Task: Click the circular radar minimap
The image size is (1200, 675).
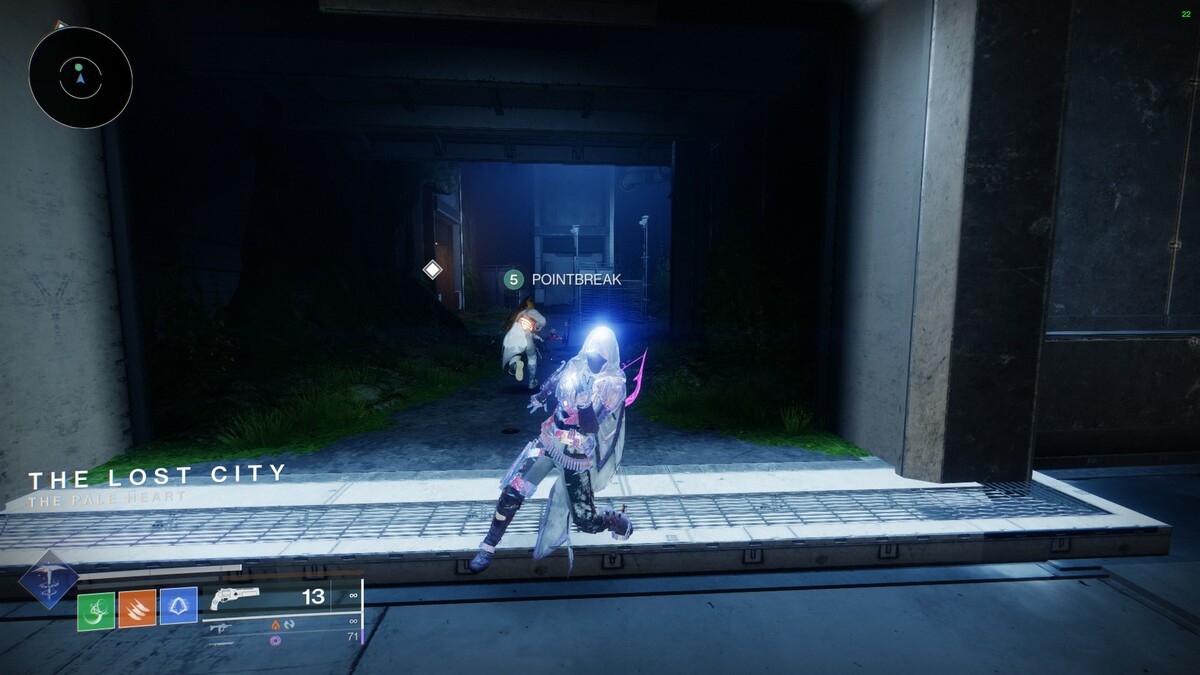Action: pos(80,77)
